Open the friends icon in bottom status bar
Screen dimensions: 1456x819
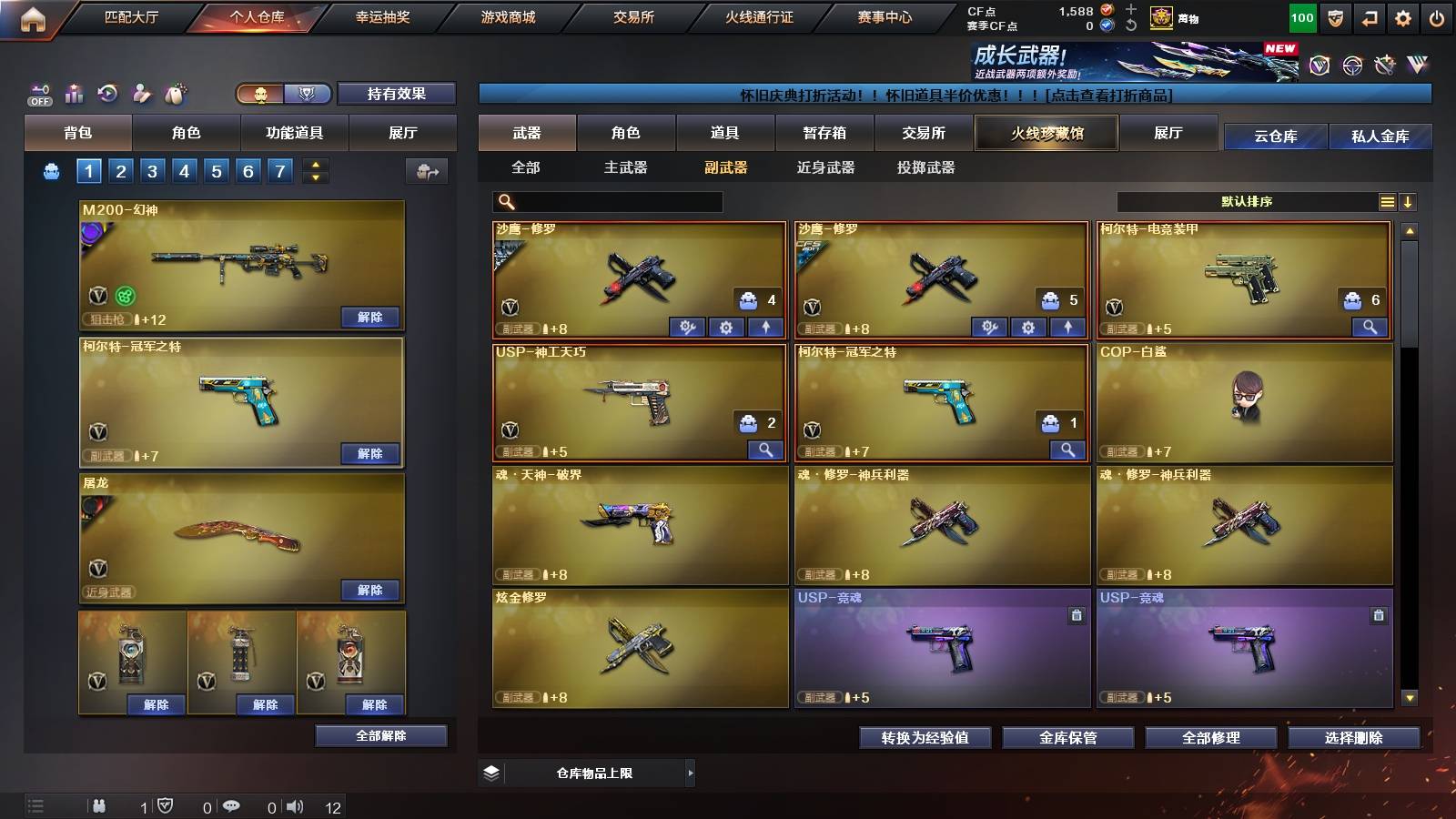pyautogui.click(x=100, y=805)
